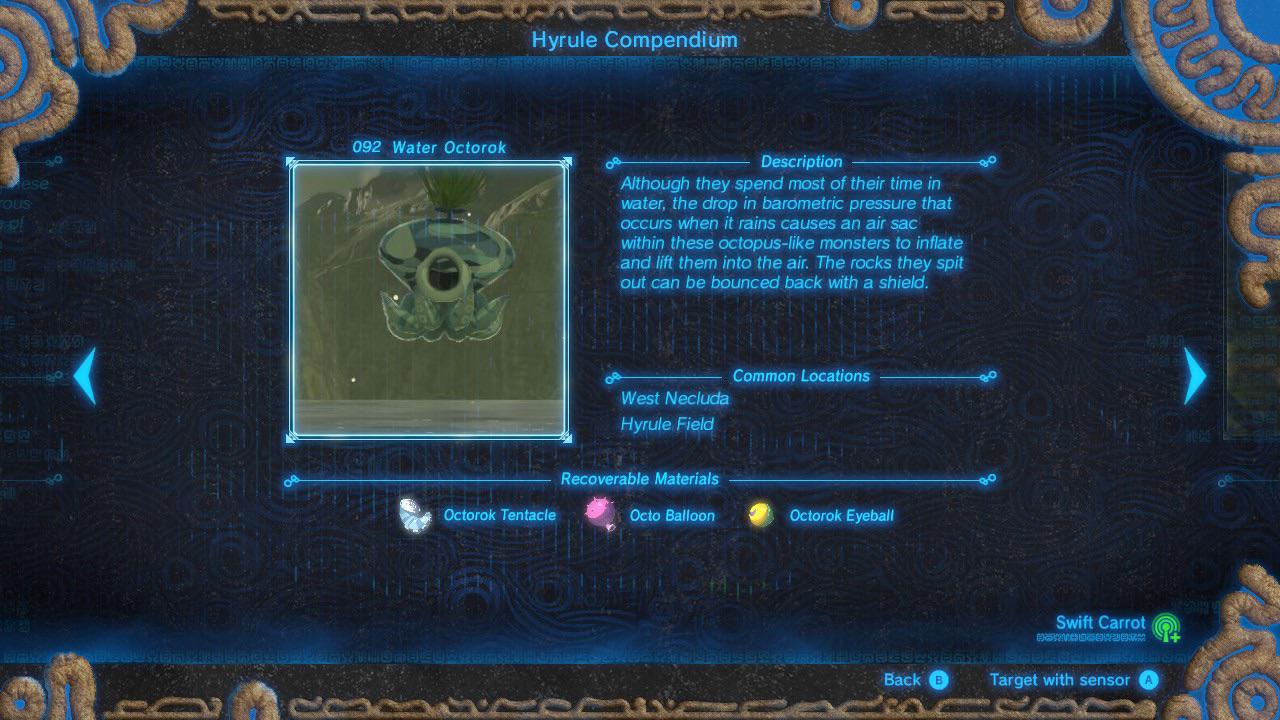Image resolution: width=1280 pixels, height=720 pixels.
Task: Click the 092 Water Octorok entry header
Action: 432,147
